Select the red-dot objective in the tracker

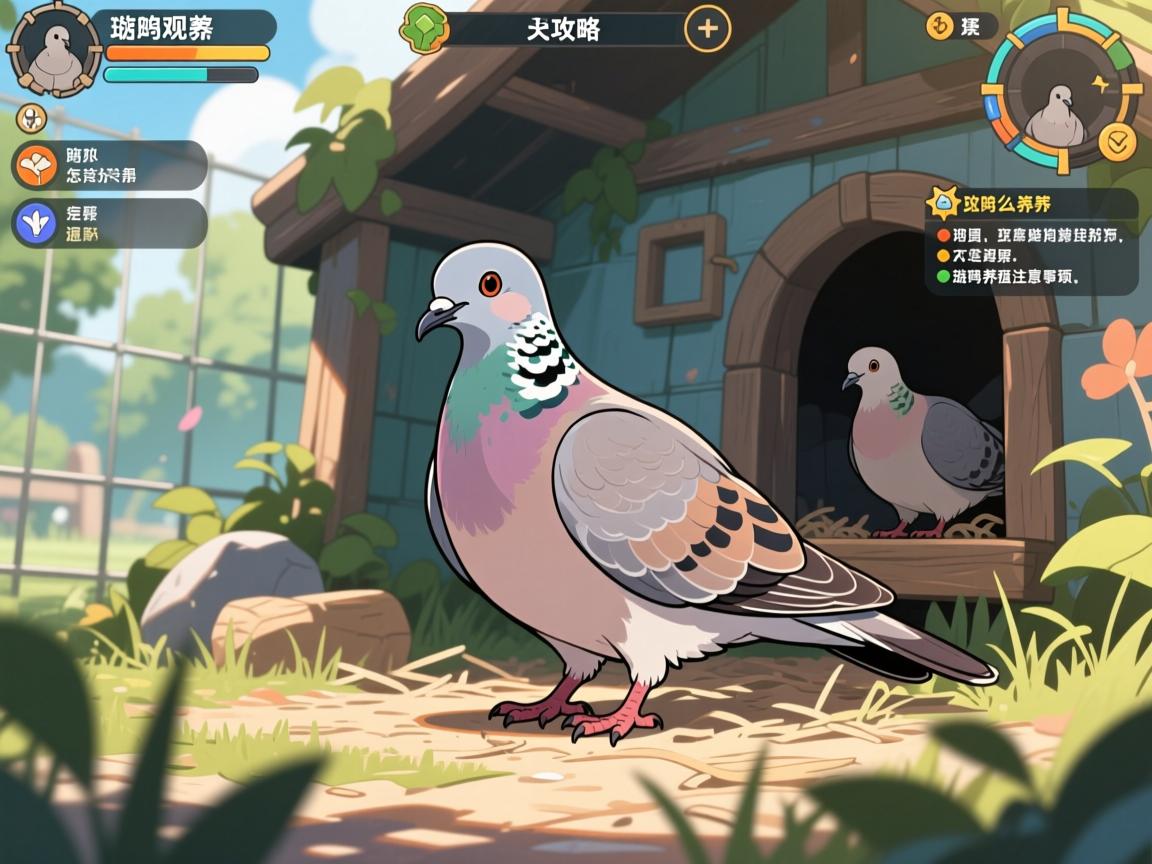click(x=1030, y=236)
